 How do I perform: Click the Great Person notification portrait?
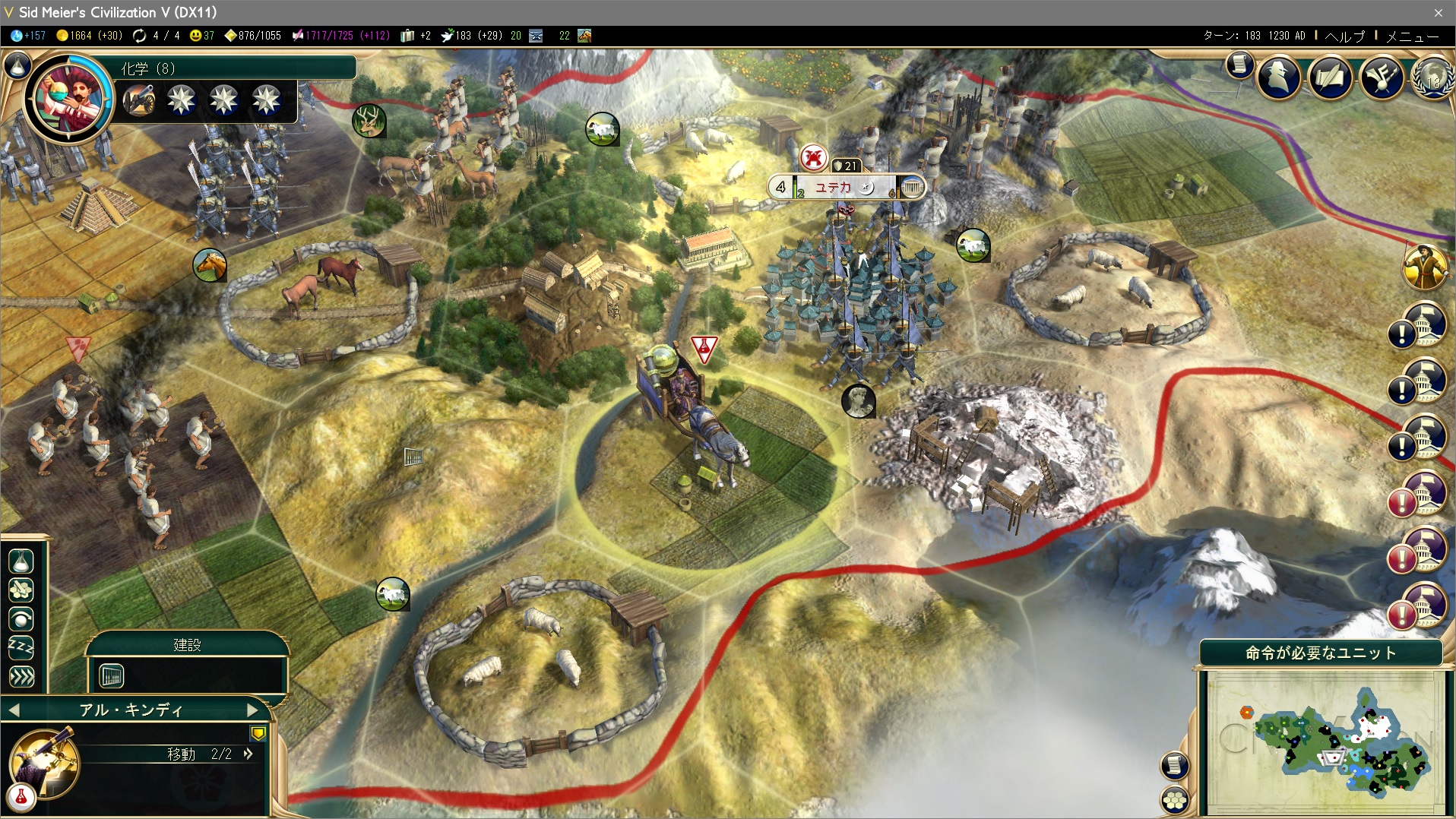(x=1425, y=267)
